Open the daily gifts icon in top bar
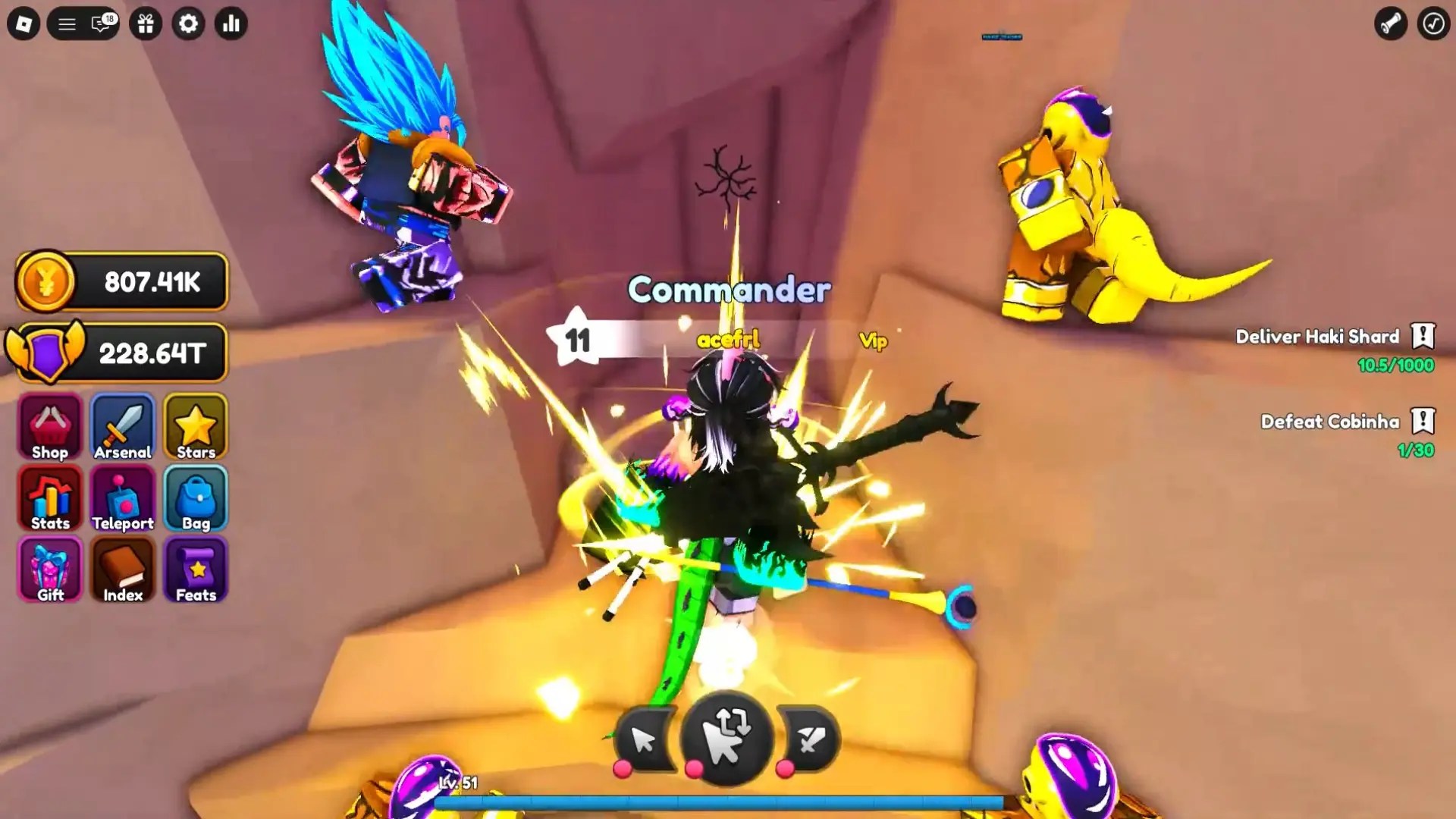Screen dimensions: 1456x819 (x=146, y=24)
